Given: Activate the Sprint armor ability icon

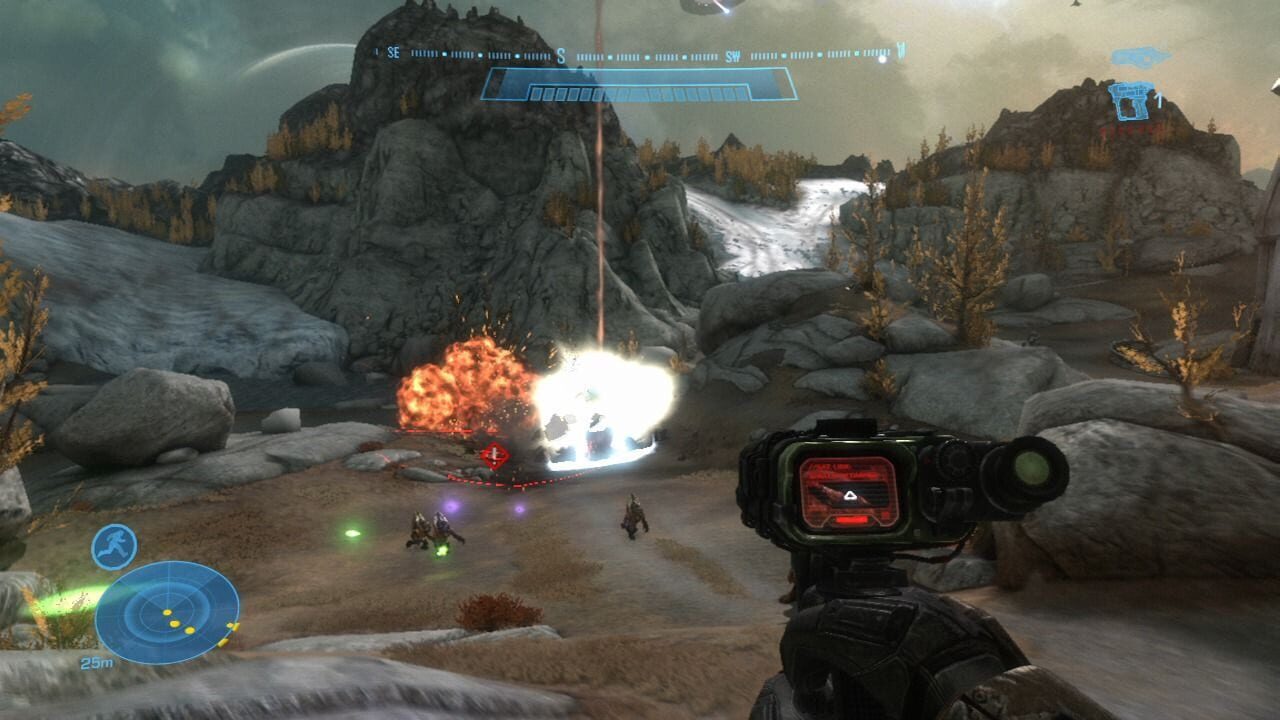Looking at the screenshot, I should [x=114, y=547].
